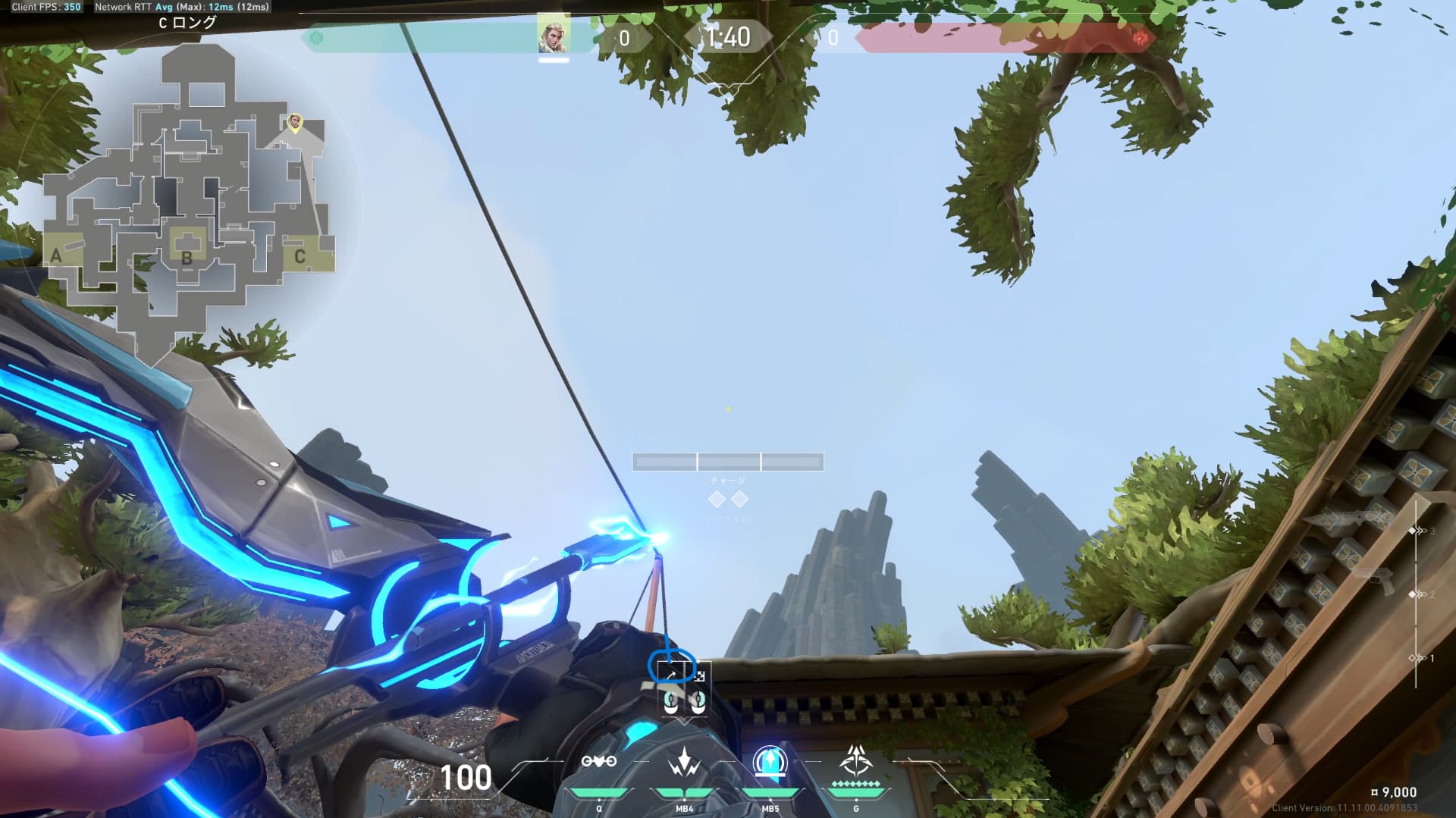Select the B site label on minimap
The height and width of the screenshot is (818, 1456).
(187, 259)
